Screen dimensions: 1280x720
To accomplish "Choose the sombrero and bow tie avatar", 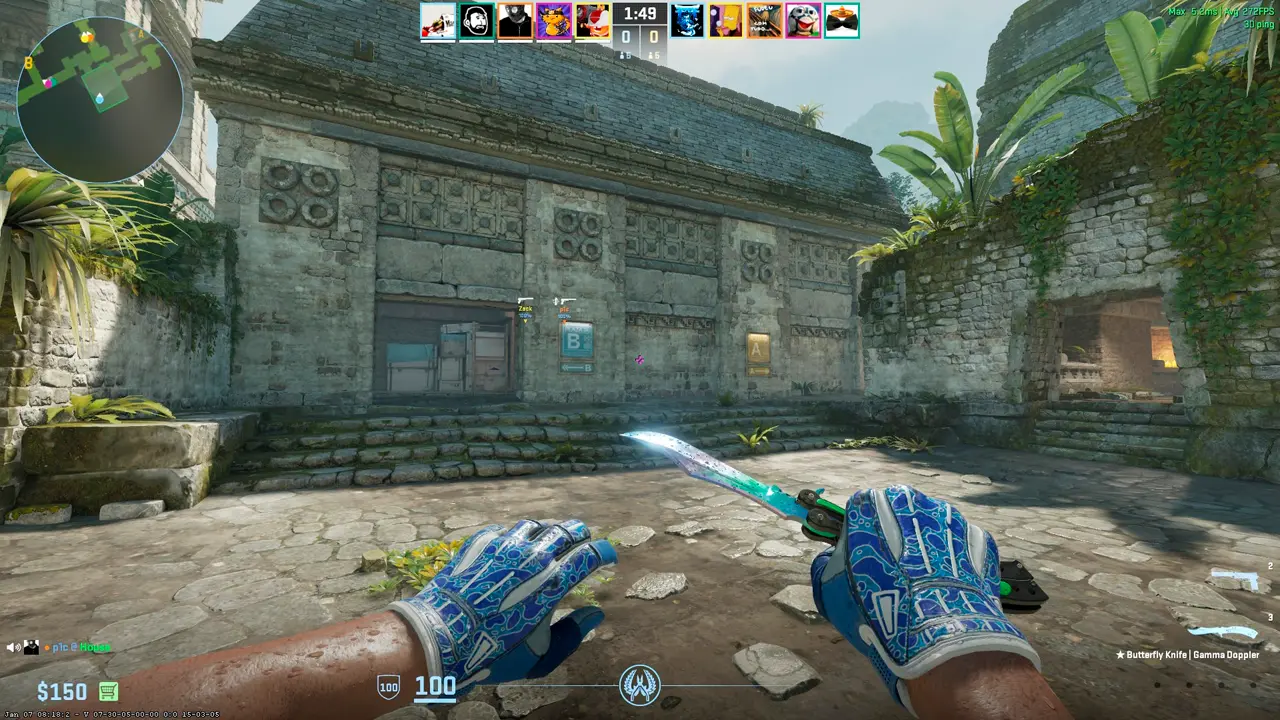I will (x=841, y=20).
